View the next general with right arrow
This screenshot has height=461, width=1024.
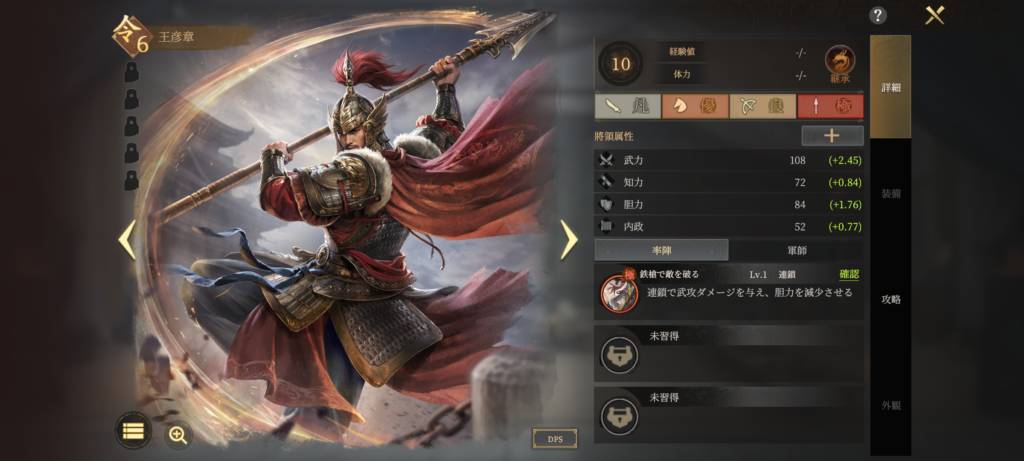568,239
